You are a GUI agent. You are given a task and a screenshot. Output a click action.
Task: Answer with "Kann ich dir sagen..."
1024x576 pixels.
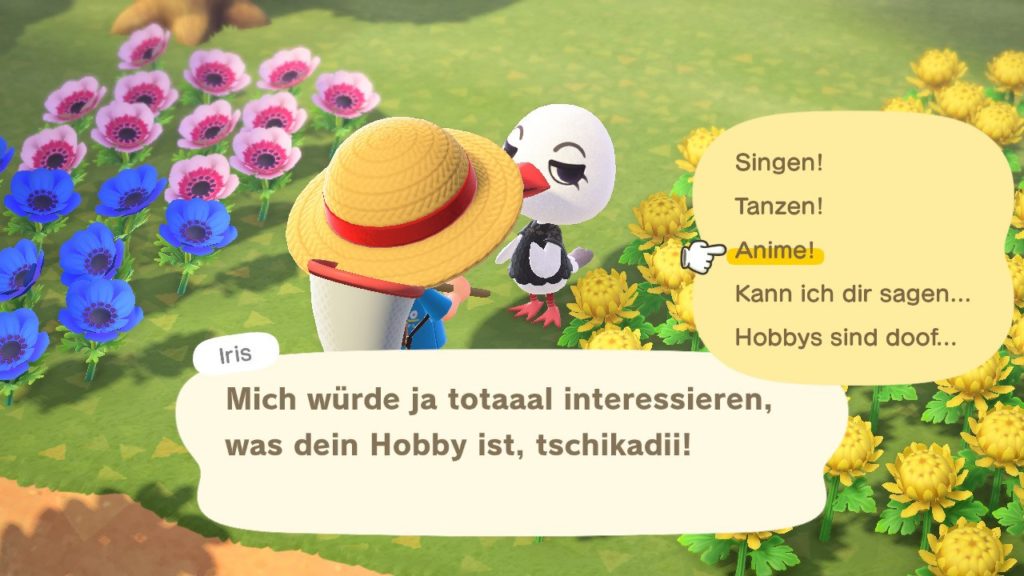point(853,294)
